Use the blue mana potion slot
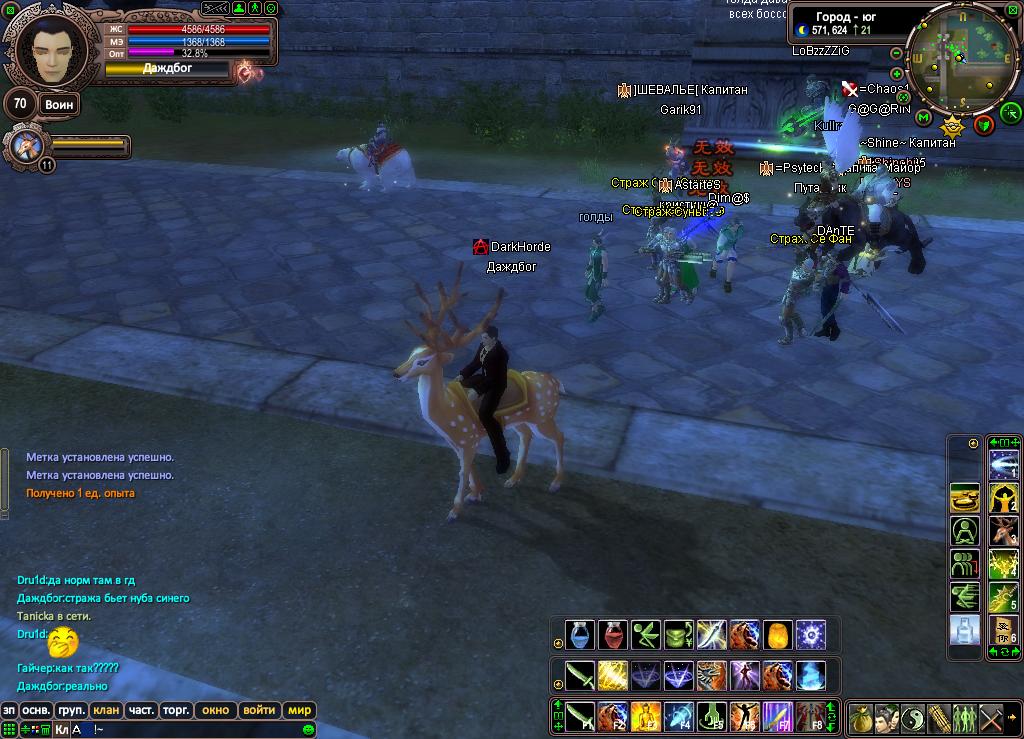This screenshot has width=1024, height=739. pos(580,634)
